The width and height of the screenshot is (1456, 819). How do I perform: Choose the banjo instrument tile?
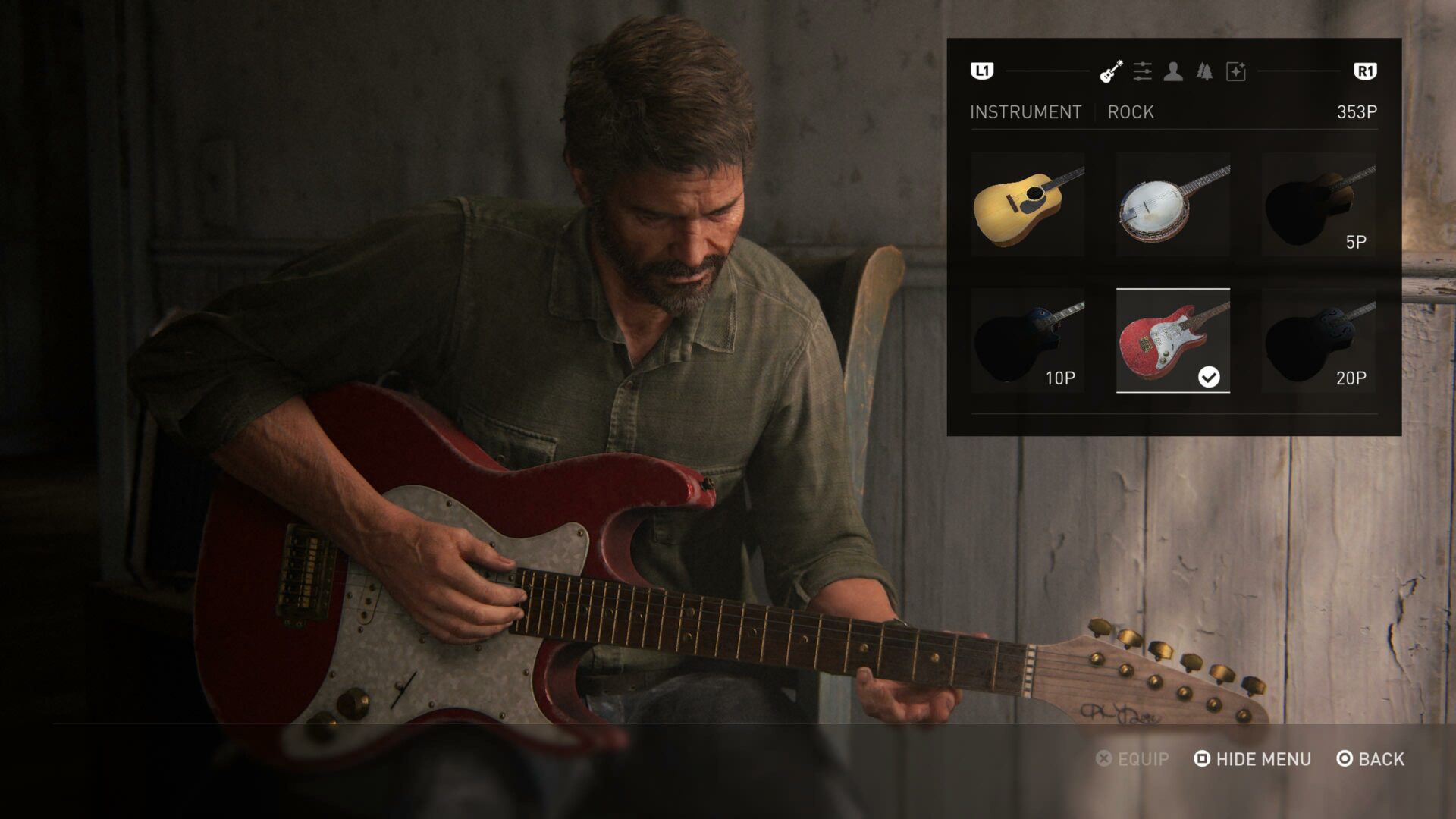coord(1173,205)
